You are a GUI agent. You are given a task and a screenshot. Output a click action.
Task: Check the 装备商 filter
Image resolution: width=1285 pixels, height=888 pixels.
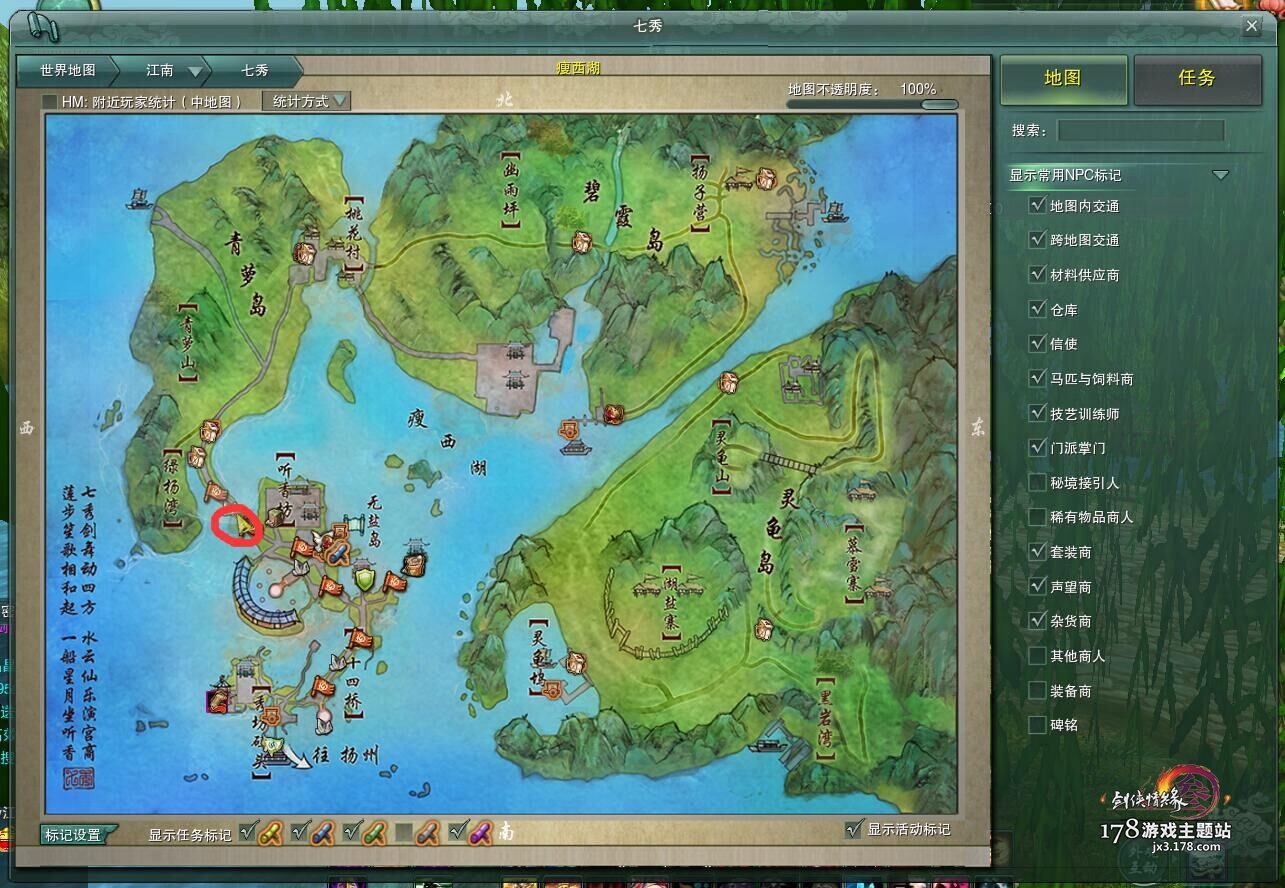(x=1037, y=690)
